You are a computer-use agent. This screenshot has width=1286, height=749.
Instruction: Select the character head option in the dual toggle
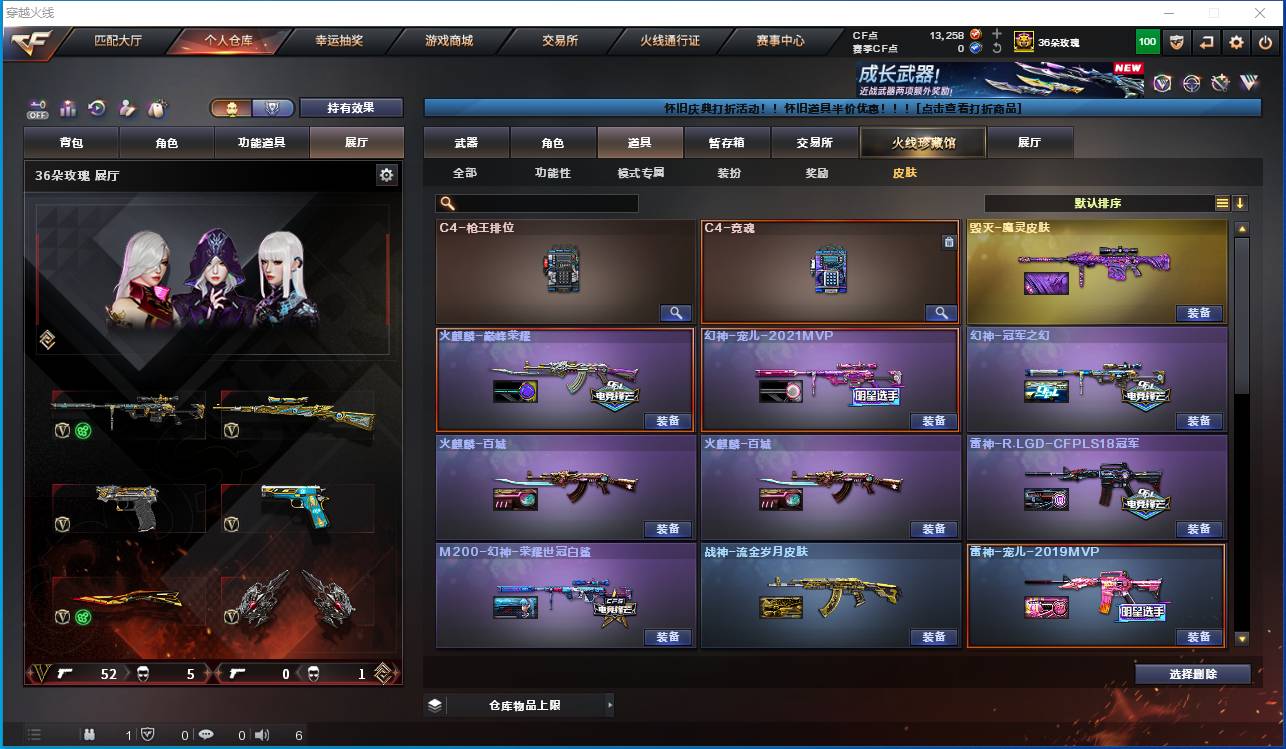[x=233, y=108]
